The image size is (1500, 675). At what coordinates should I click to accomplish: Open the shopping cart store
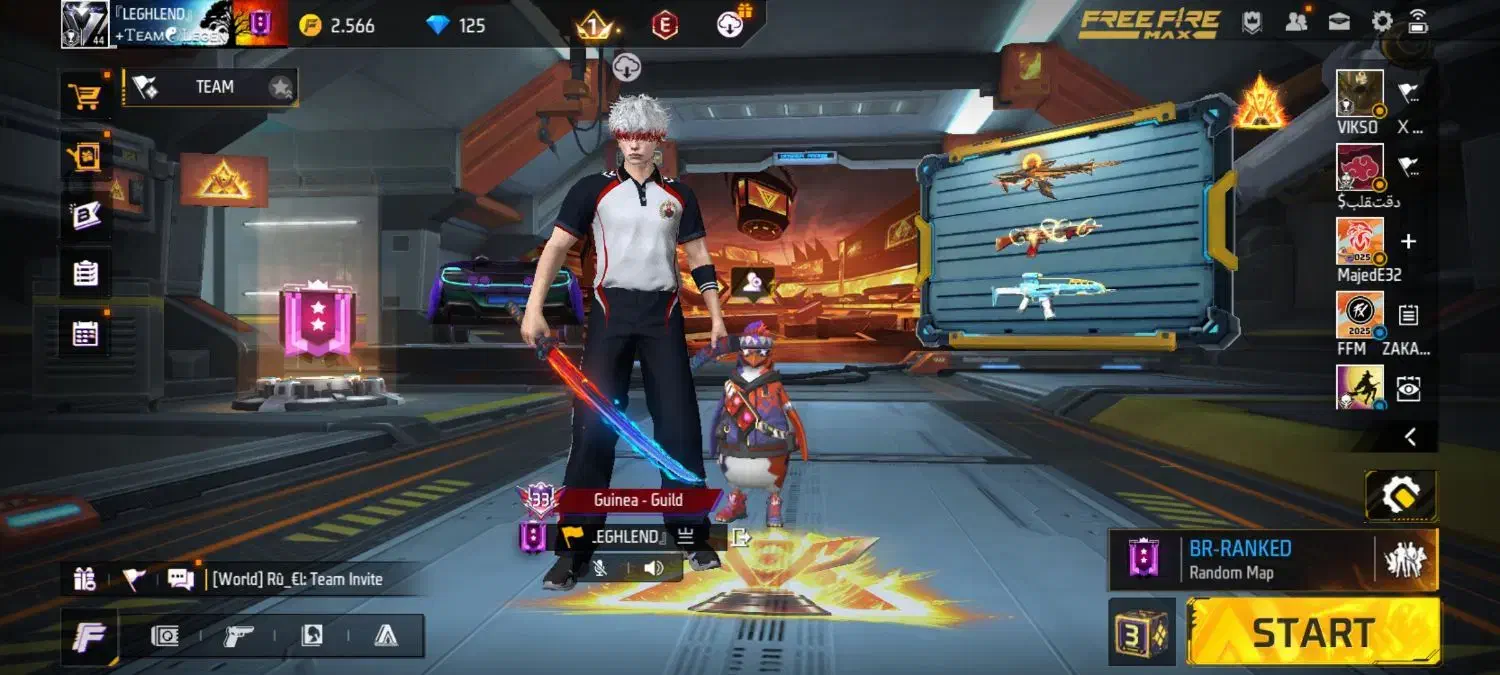click(84, 96)
